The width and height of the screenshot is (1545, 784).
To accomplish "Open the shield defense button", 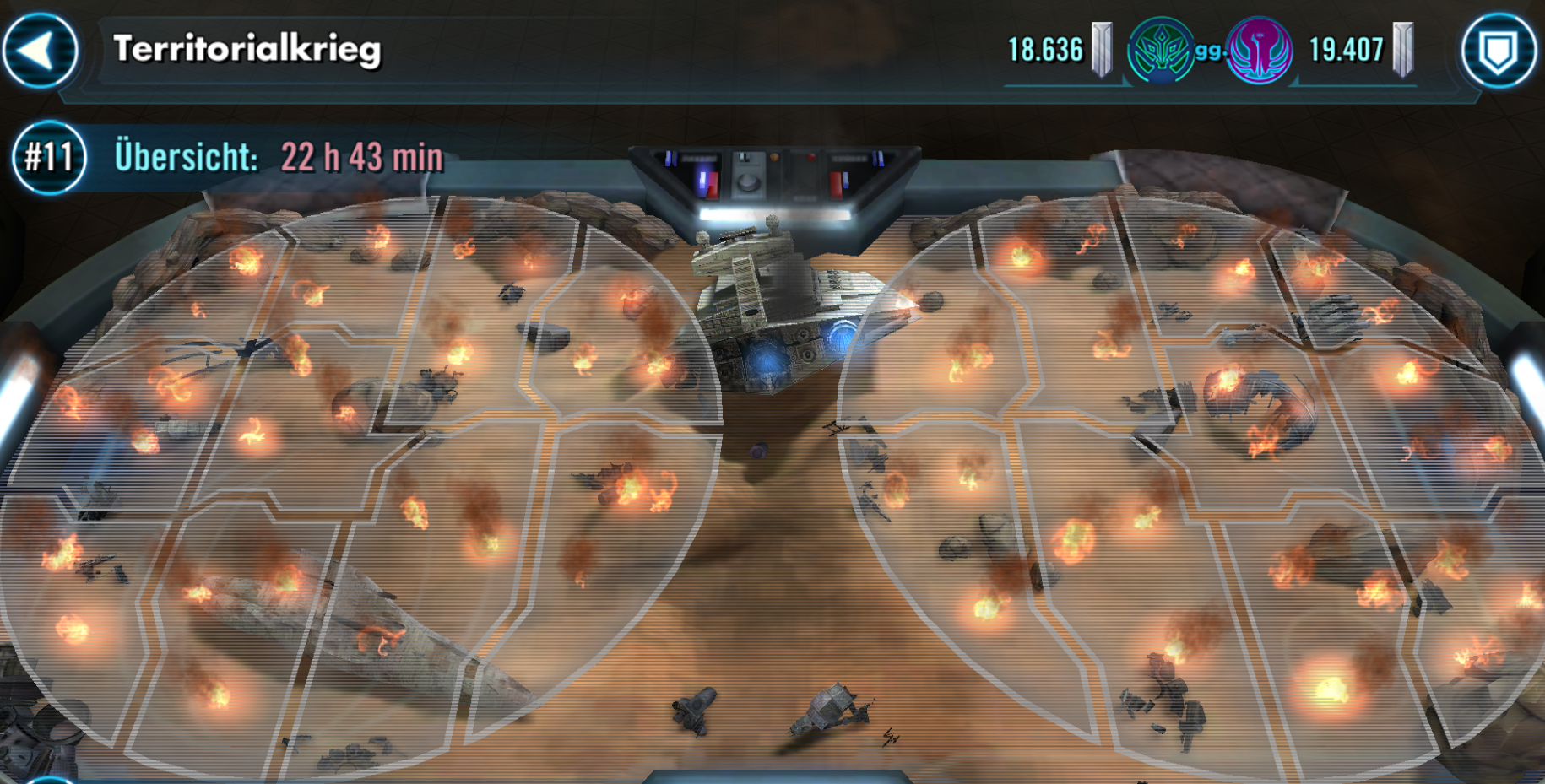I will click(x=1499, y=51).
